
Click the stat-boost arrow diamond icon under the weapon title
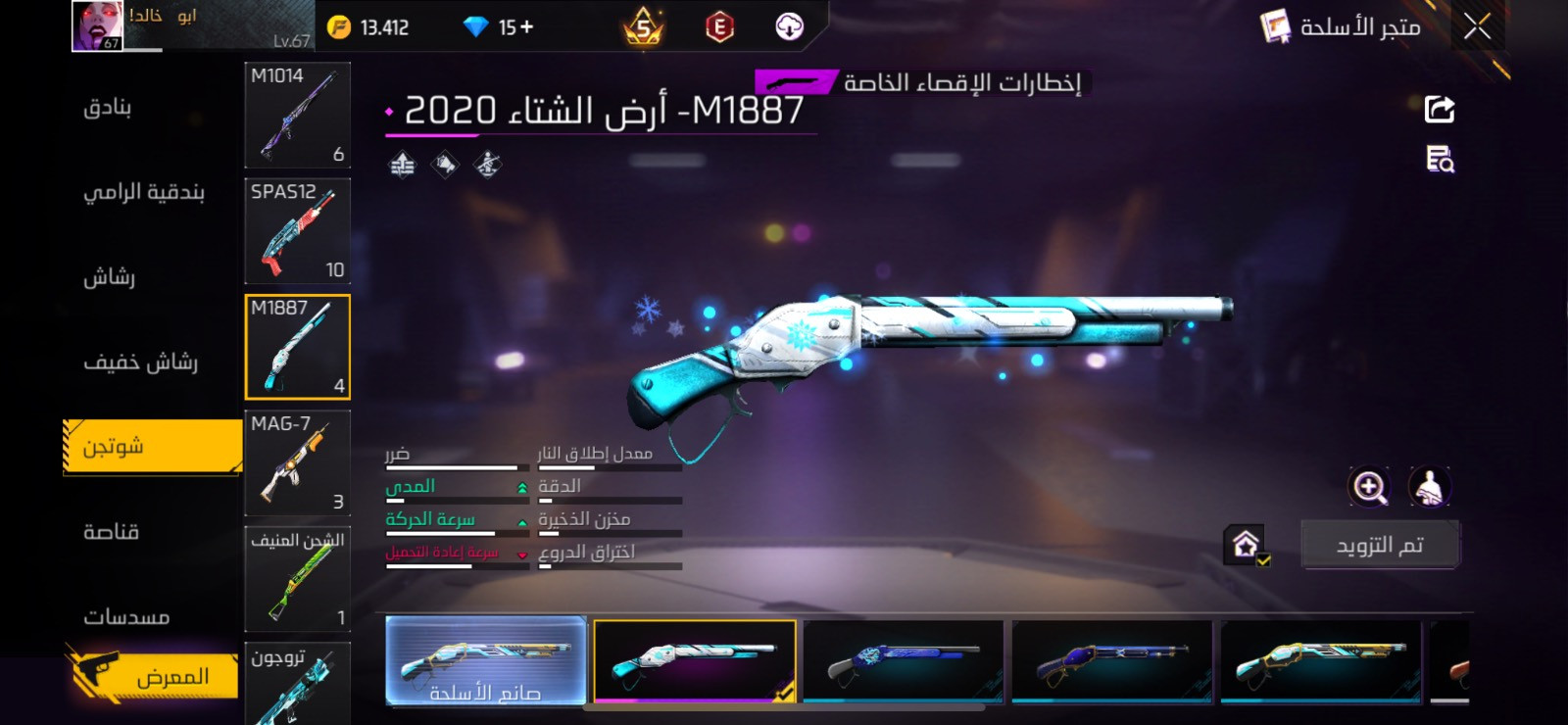[x=401, y=165]
